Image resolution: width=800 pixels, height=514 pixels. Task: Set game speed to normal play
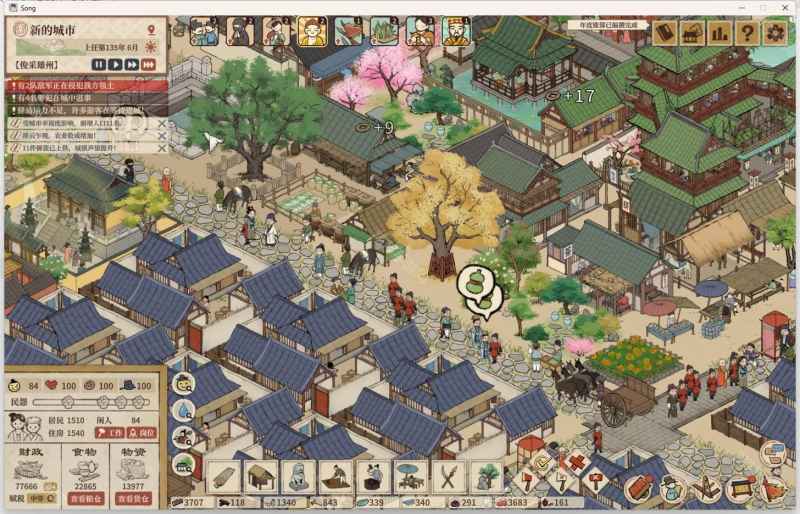pyautogui.click(x=116, y=65)
